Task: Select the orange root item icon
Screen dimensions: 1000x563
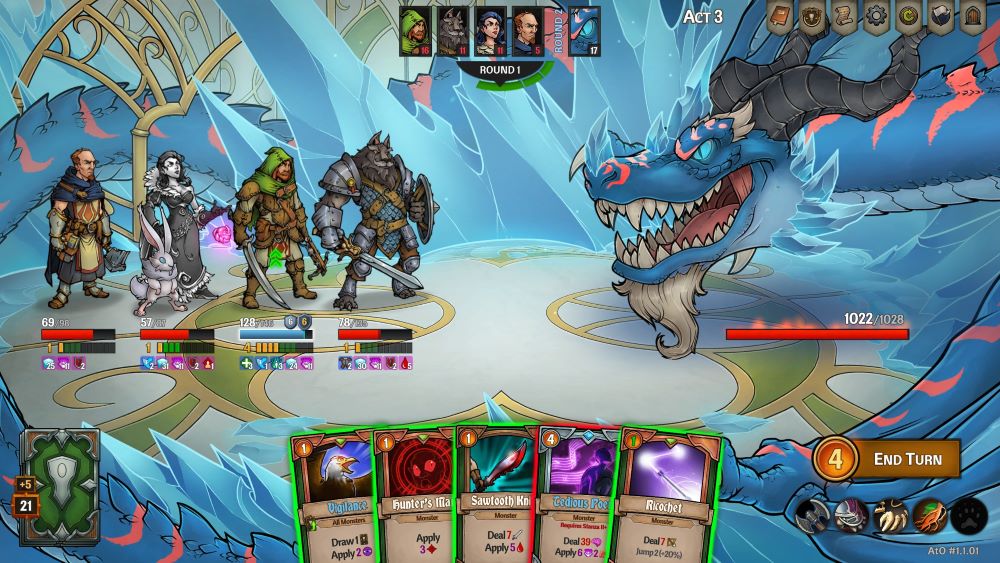Action: point(929,516)
